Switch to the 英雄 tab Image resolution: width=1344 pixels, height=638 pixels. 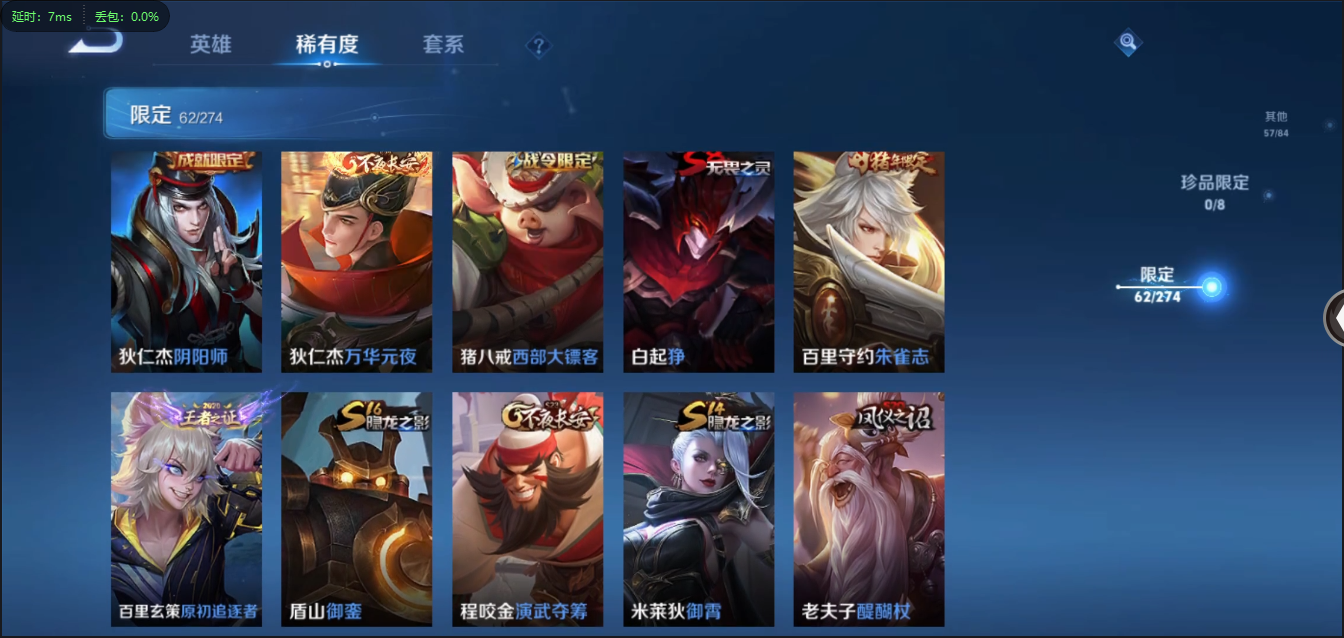click(x=211, y=45)
